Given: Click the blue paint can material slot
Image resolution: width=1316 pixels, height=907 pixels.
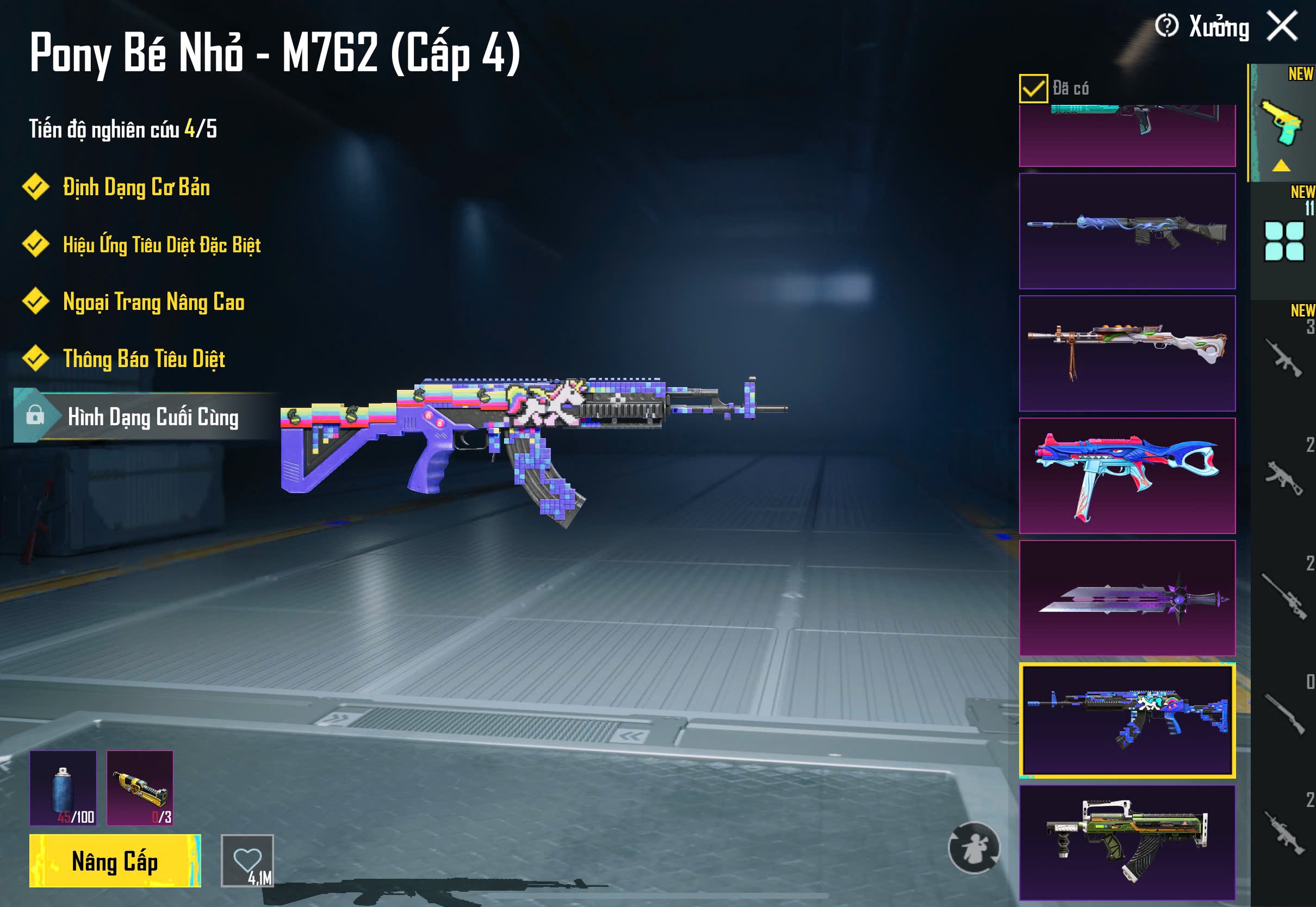Looking at the screenshot, I should (x=63, y=788).
